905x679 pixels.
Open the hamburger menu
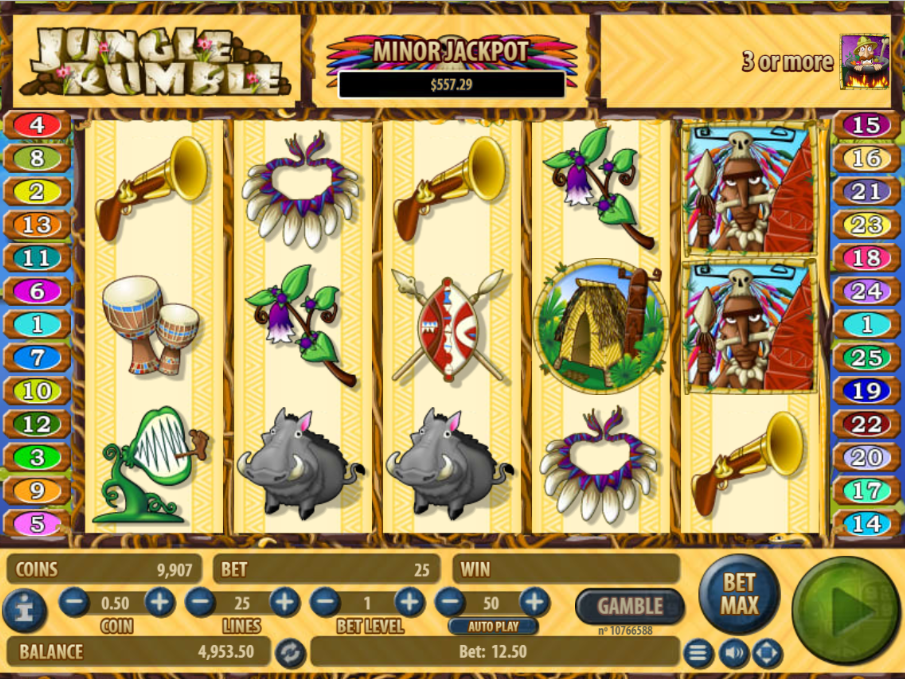click(698, 654)
